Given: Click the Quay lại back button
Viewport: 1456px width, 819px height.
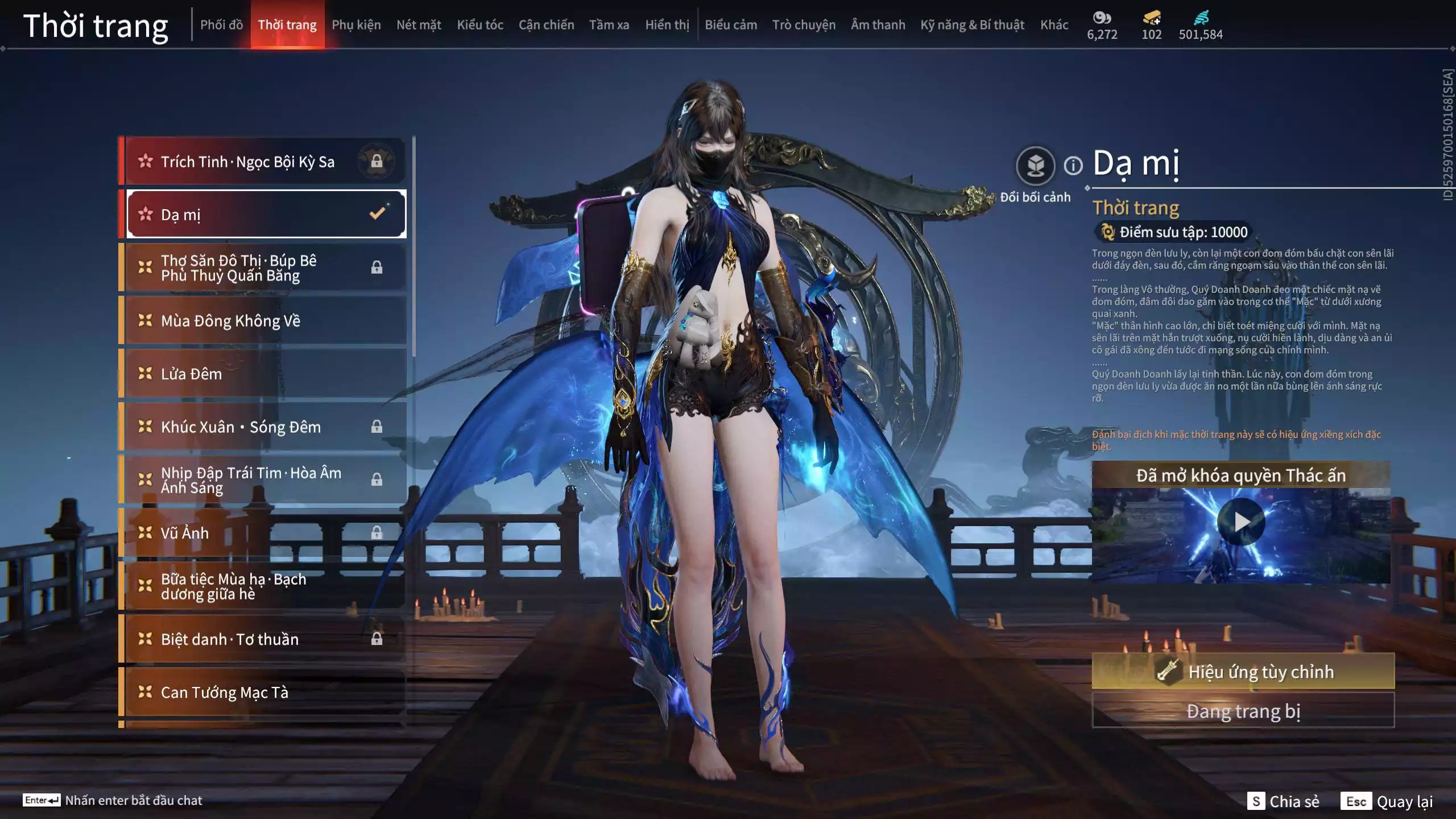Looking at the screenshot, I should click(1387, 801).
